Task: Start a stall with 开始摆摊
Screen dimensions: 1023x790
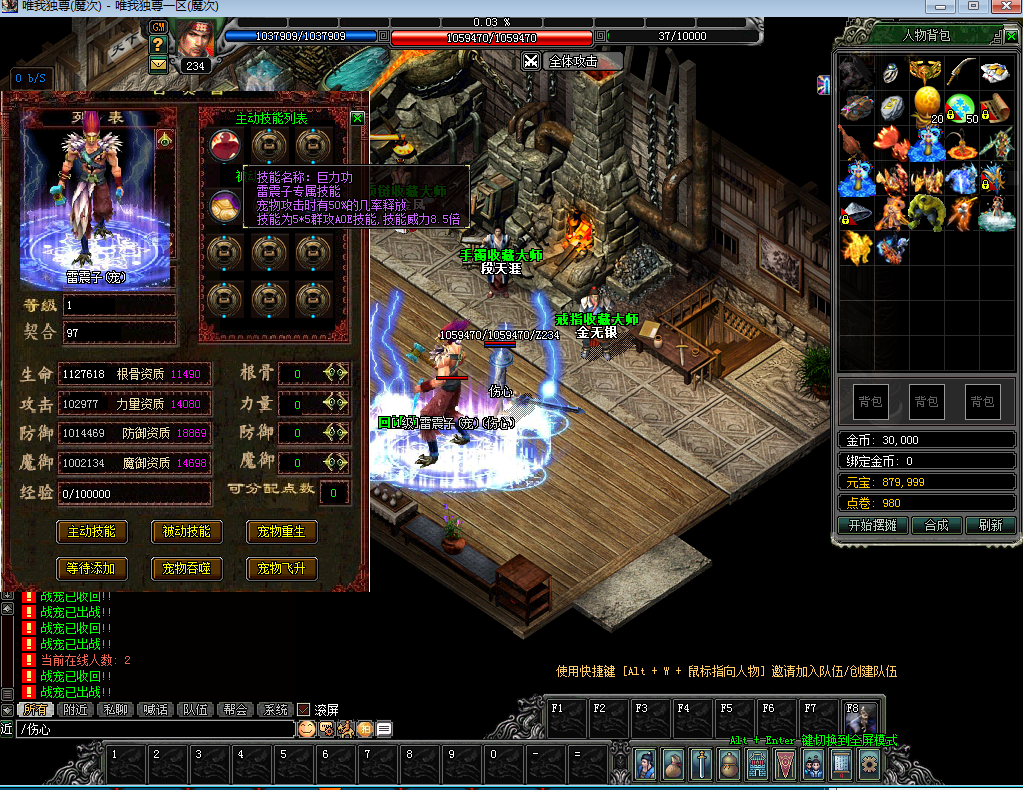Action: (x=866, y=525)
